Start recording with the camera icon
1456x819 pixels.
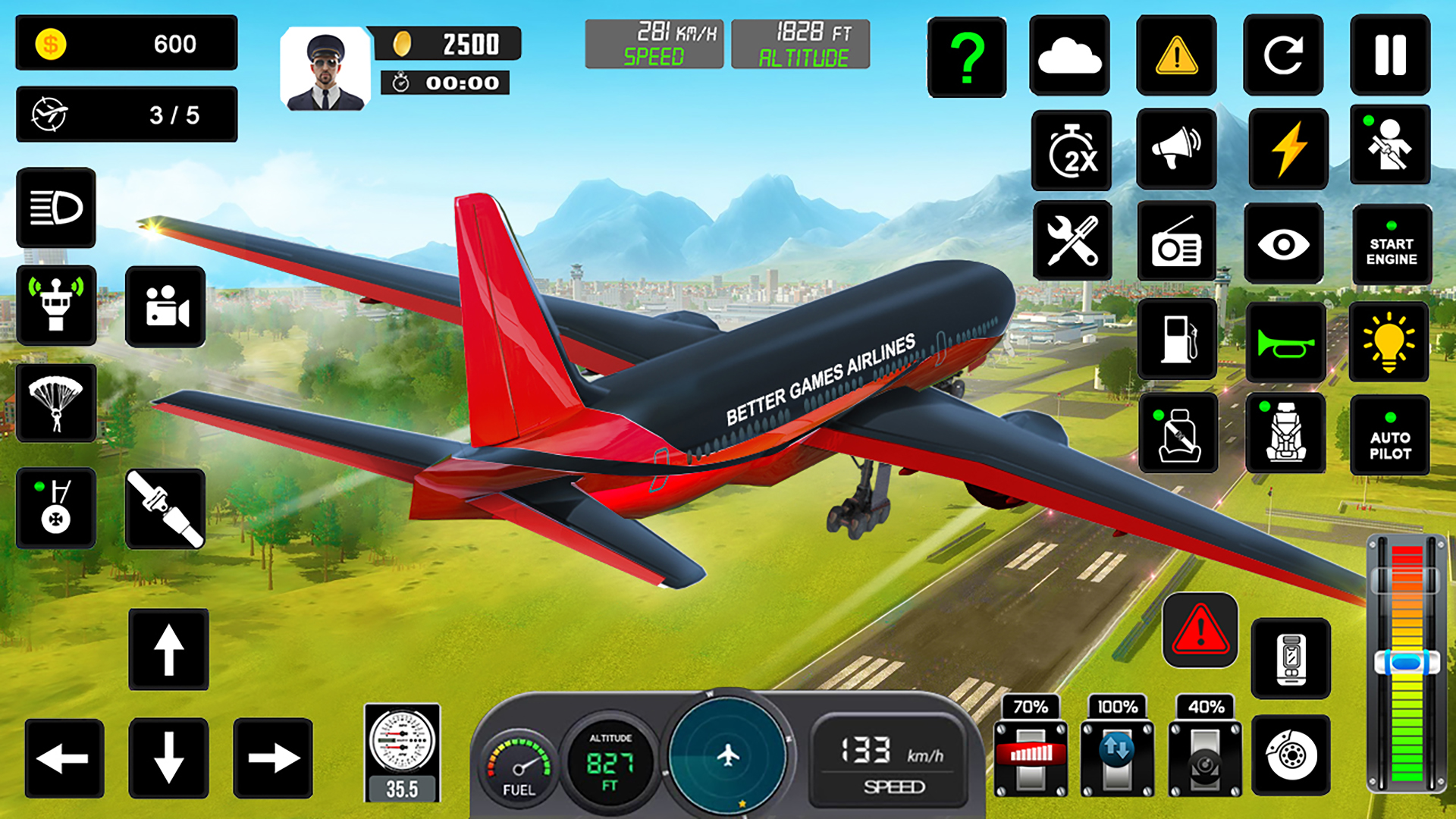pos(165,306)
